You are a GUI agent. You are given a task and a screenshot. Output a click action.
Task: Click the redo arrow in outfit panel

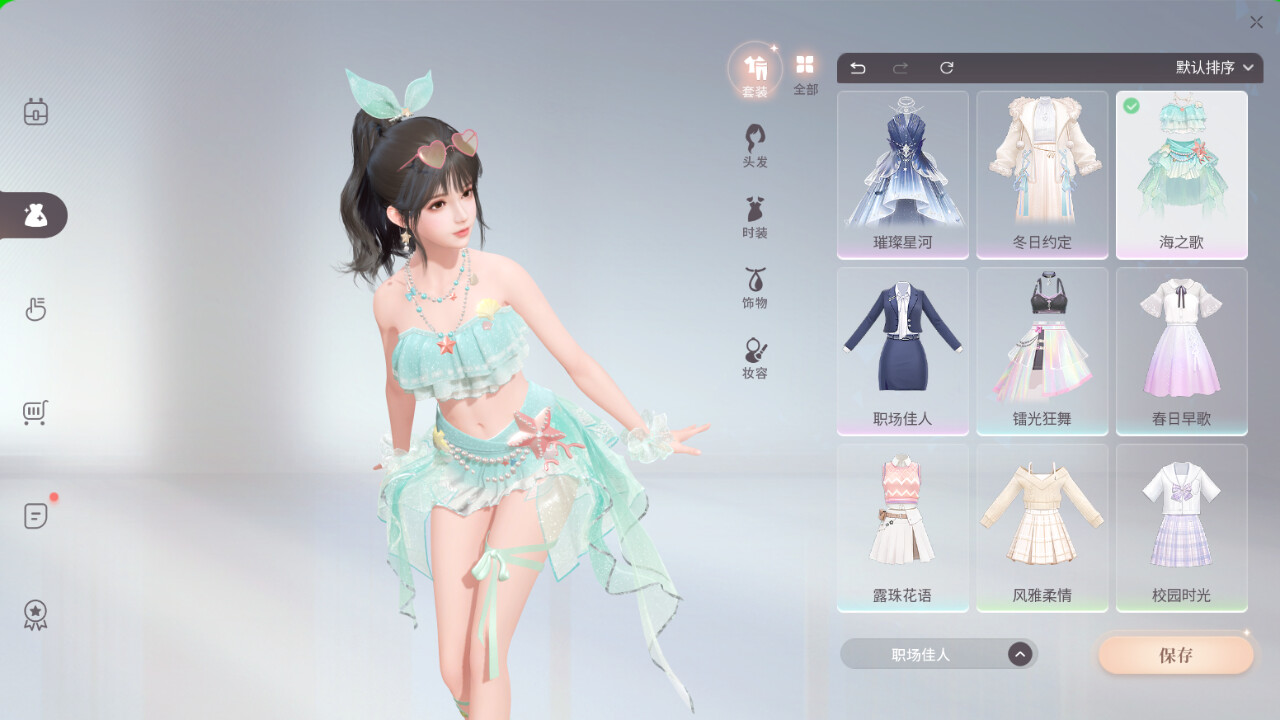click(899, 67)
